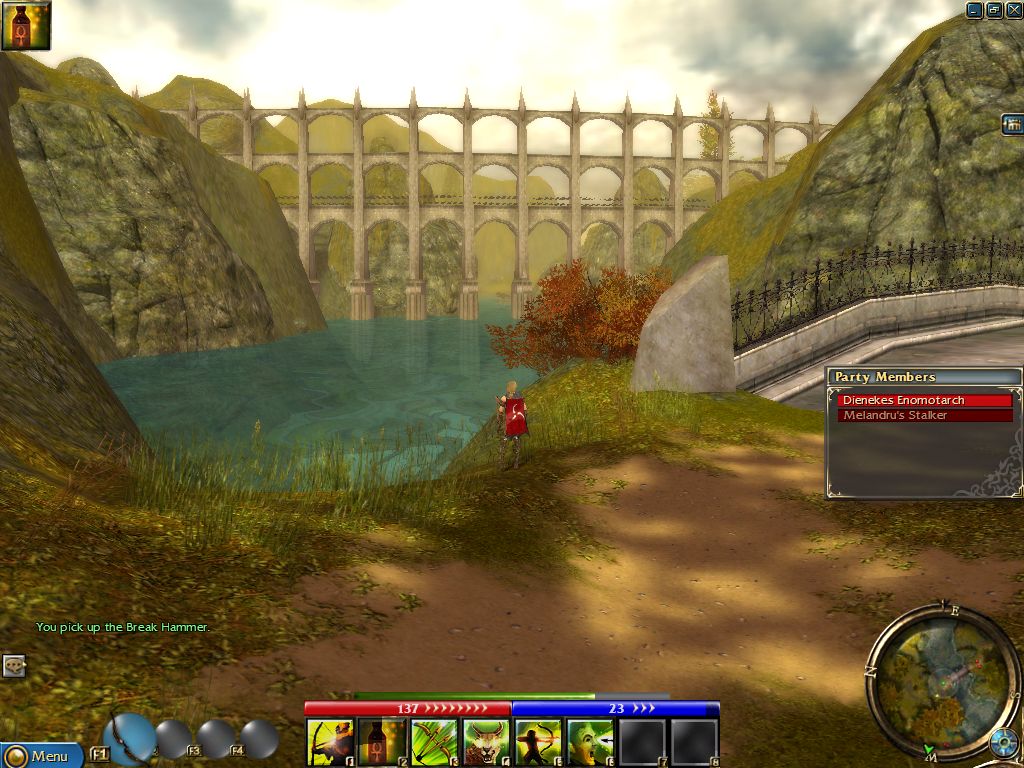Use the shouting face skill in slot 6
Image resolution: width=1024 pixels, height=768 pixels.
591,743
